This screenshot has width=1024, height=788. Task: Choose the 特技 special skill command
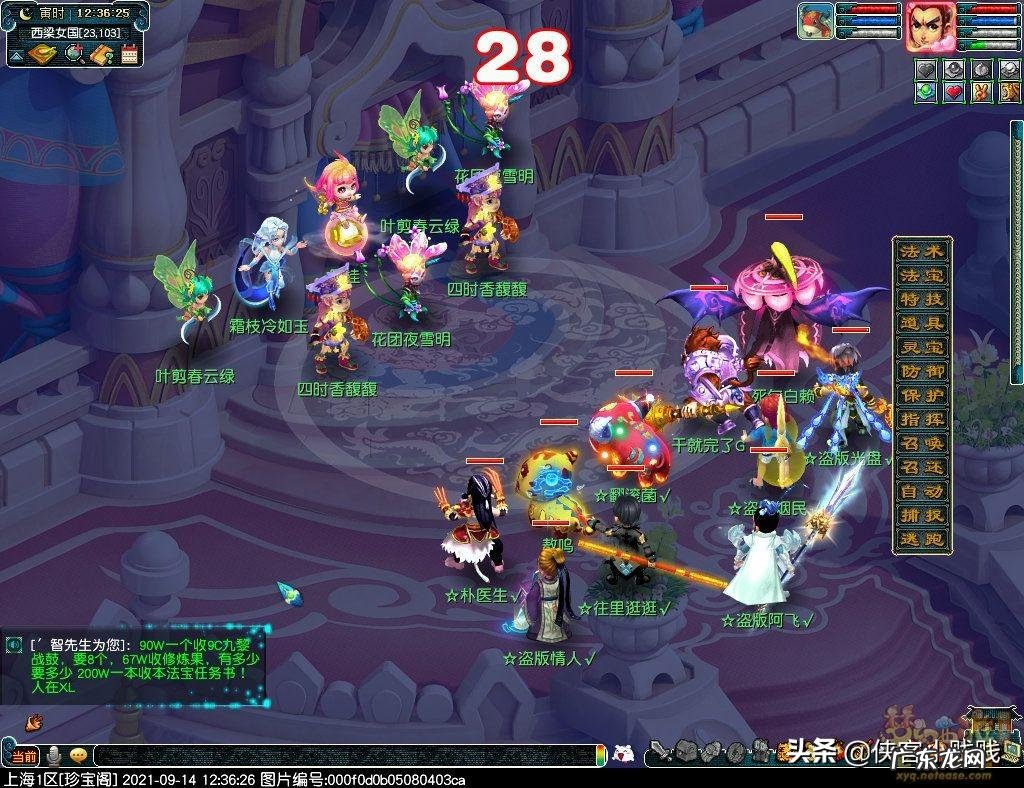[921, 299]
